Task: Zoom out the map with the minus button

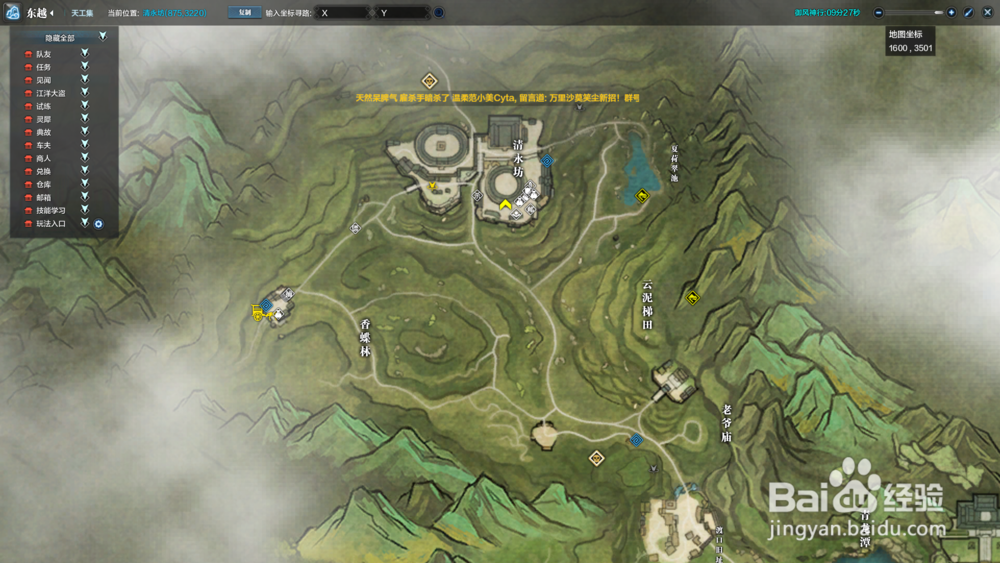Action: 878,13
